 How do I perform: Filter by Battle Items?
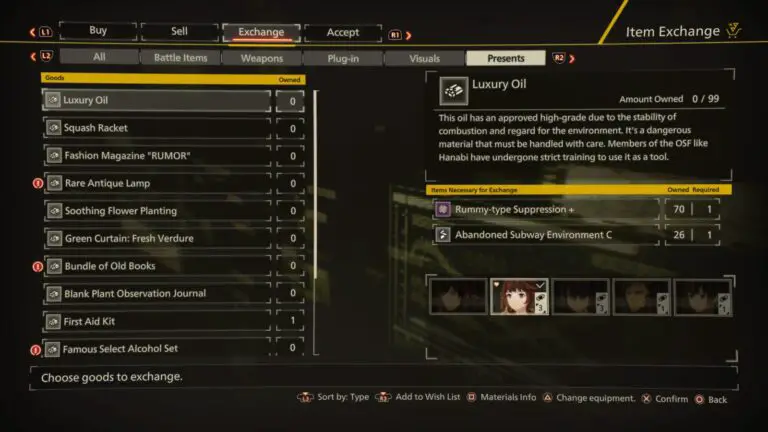[x=180, y=58]
